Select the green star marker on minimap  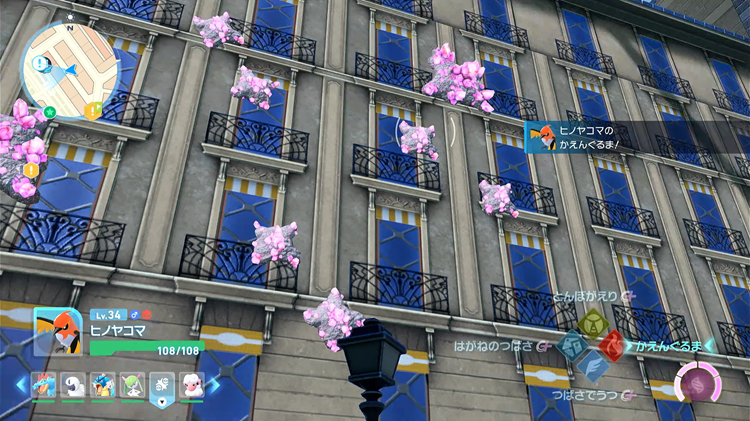[x=51, y=112]
